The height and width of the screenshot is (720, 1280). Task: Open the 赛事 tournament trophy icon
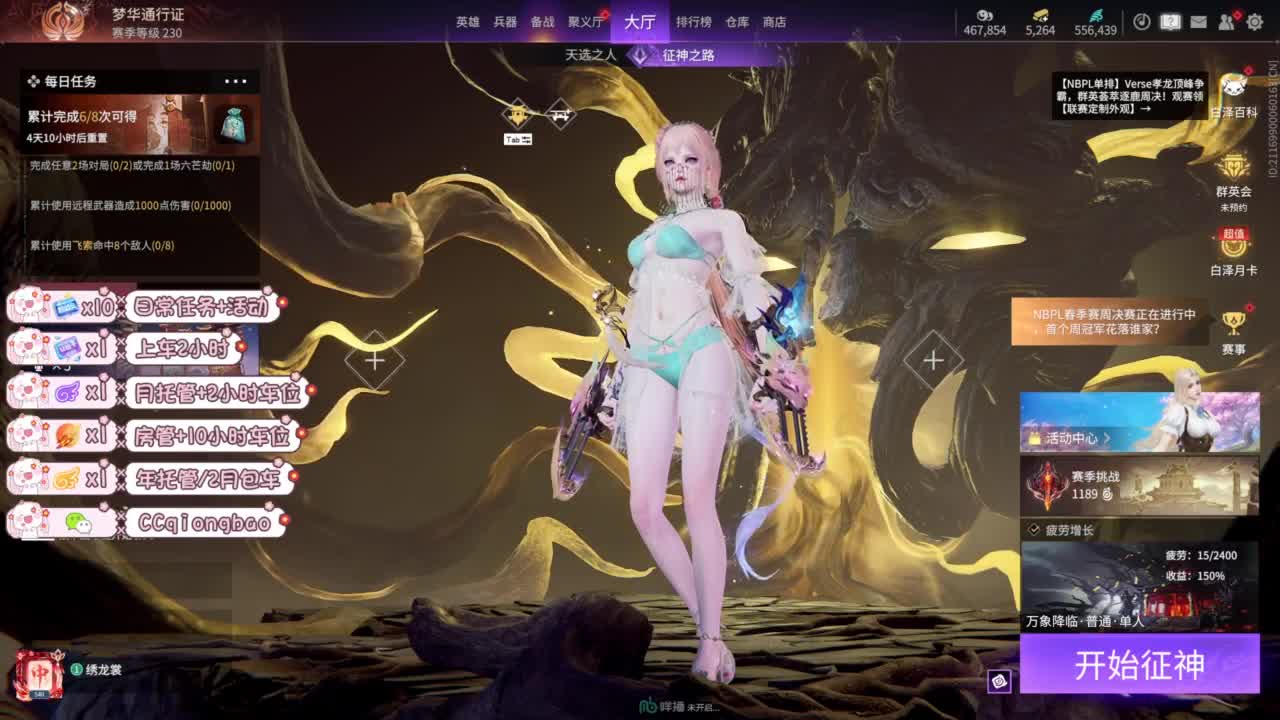[1233, 330]
